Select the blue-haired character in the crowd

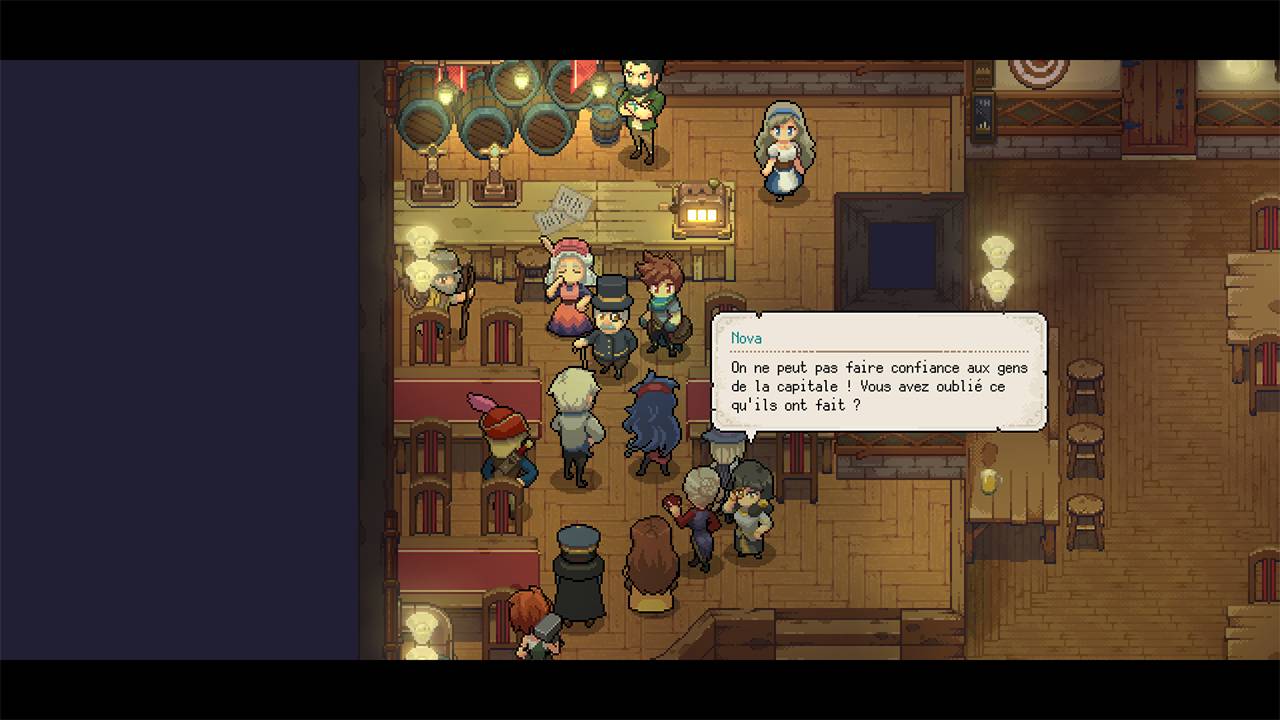655,420
